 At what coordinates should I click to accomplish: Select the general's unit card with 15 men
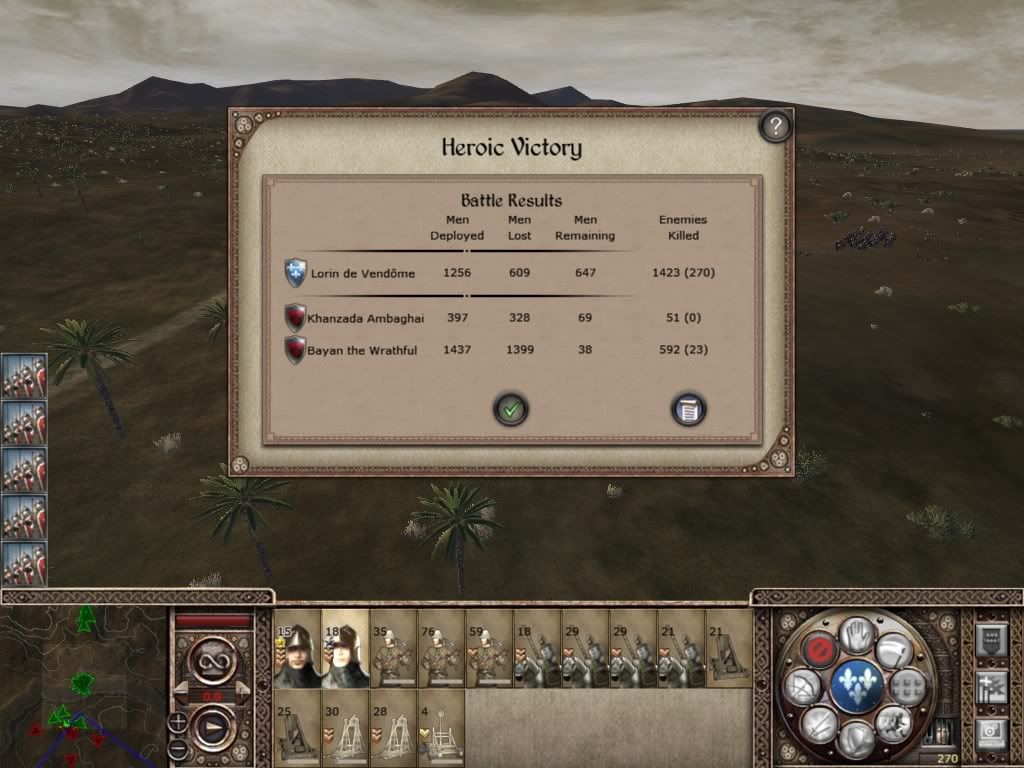coord(297,649)
